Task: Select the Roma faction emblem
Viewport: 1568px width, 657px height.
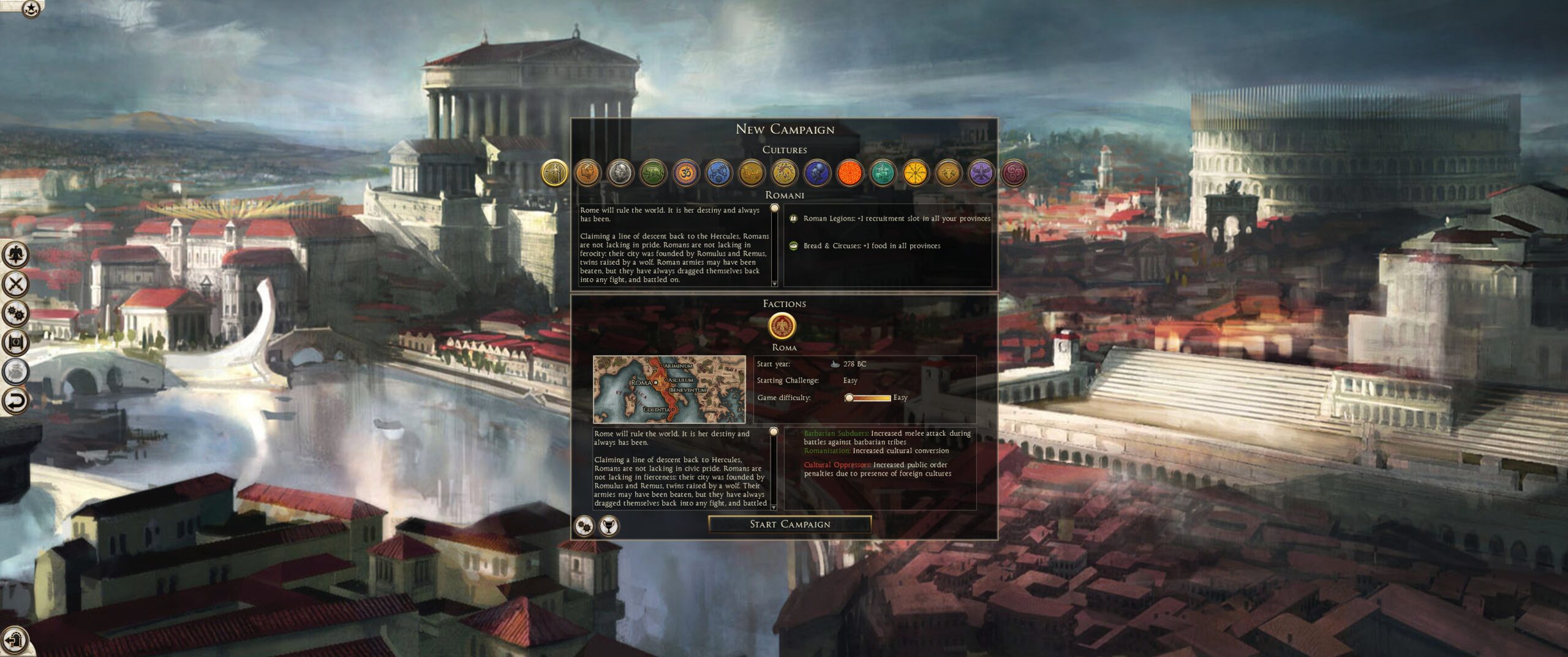Action: 782,325
